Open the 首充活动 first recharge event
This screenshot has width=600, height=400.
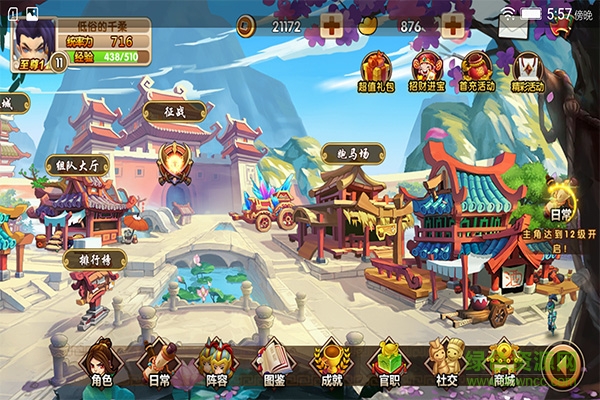point(477,71)
